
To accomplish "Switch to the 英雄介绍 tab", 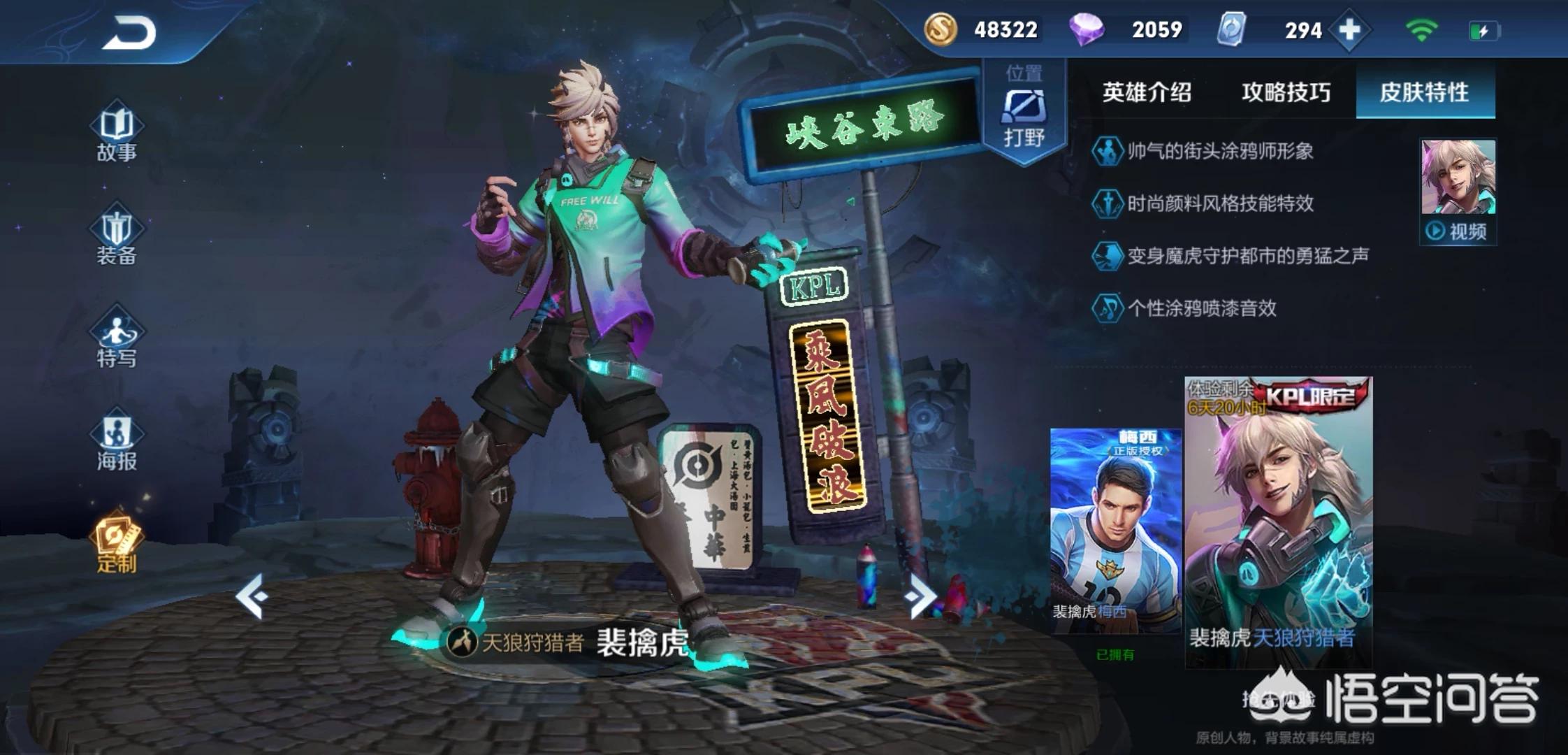I will point(1147,92).
